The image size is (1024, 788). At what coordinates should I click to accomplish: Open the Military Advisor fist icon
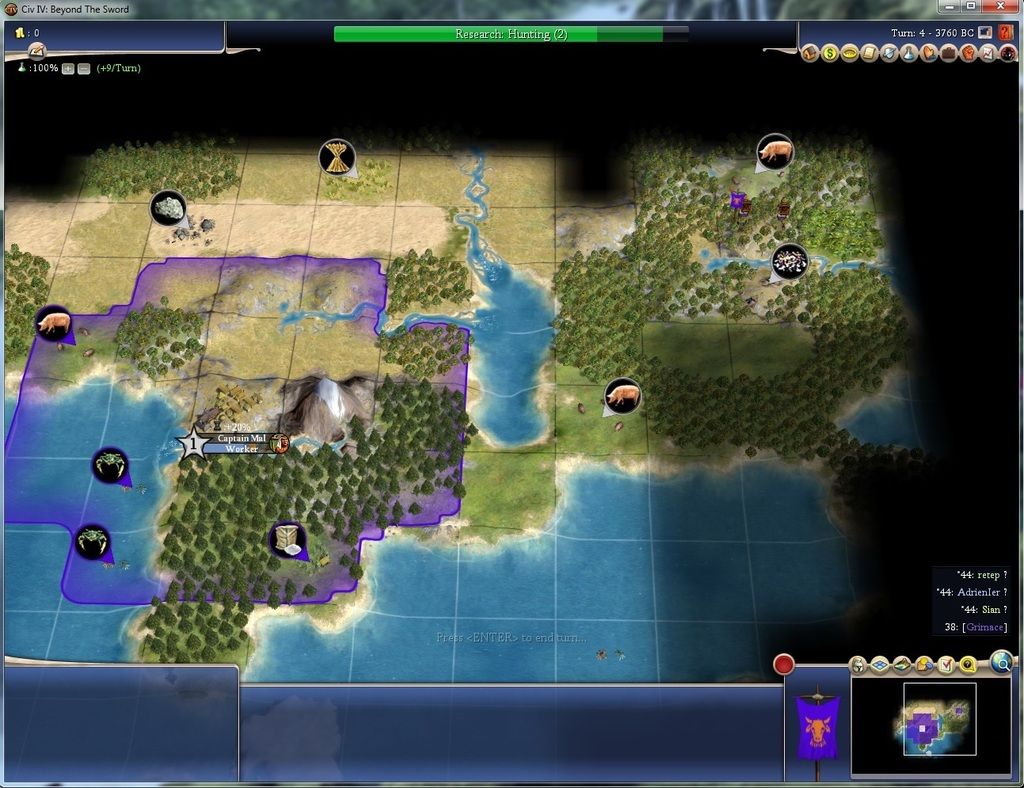(x=968, y=53)
